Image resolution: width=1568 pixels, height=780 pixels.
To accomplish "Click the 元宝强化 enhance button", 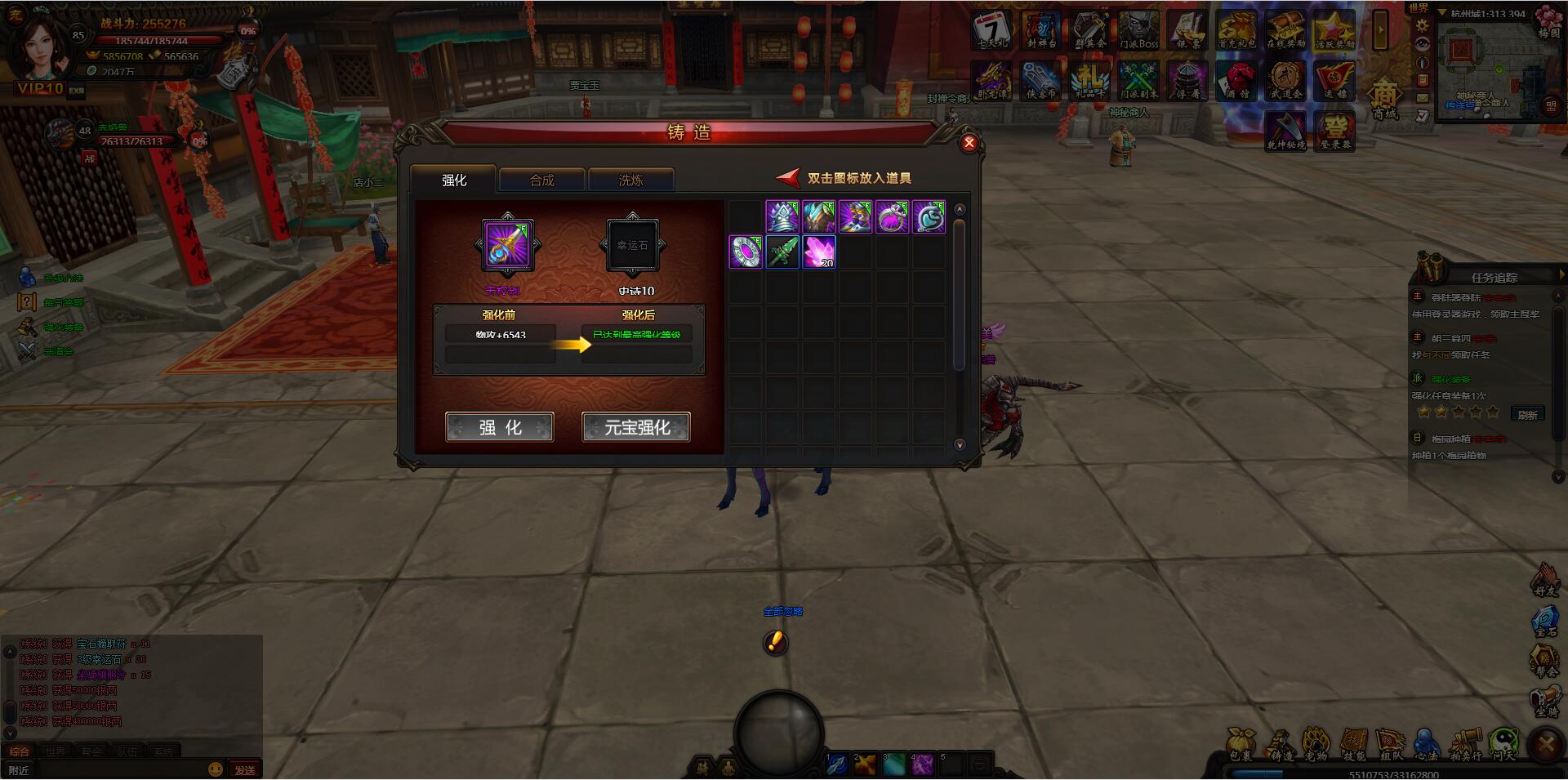I will click(636, 426).
